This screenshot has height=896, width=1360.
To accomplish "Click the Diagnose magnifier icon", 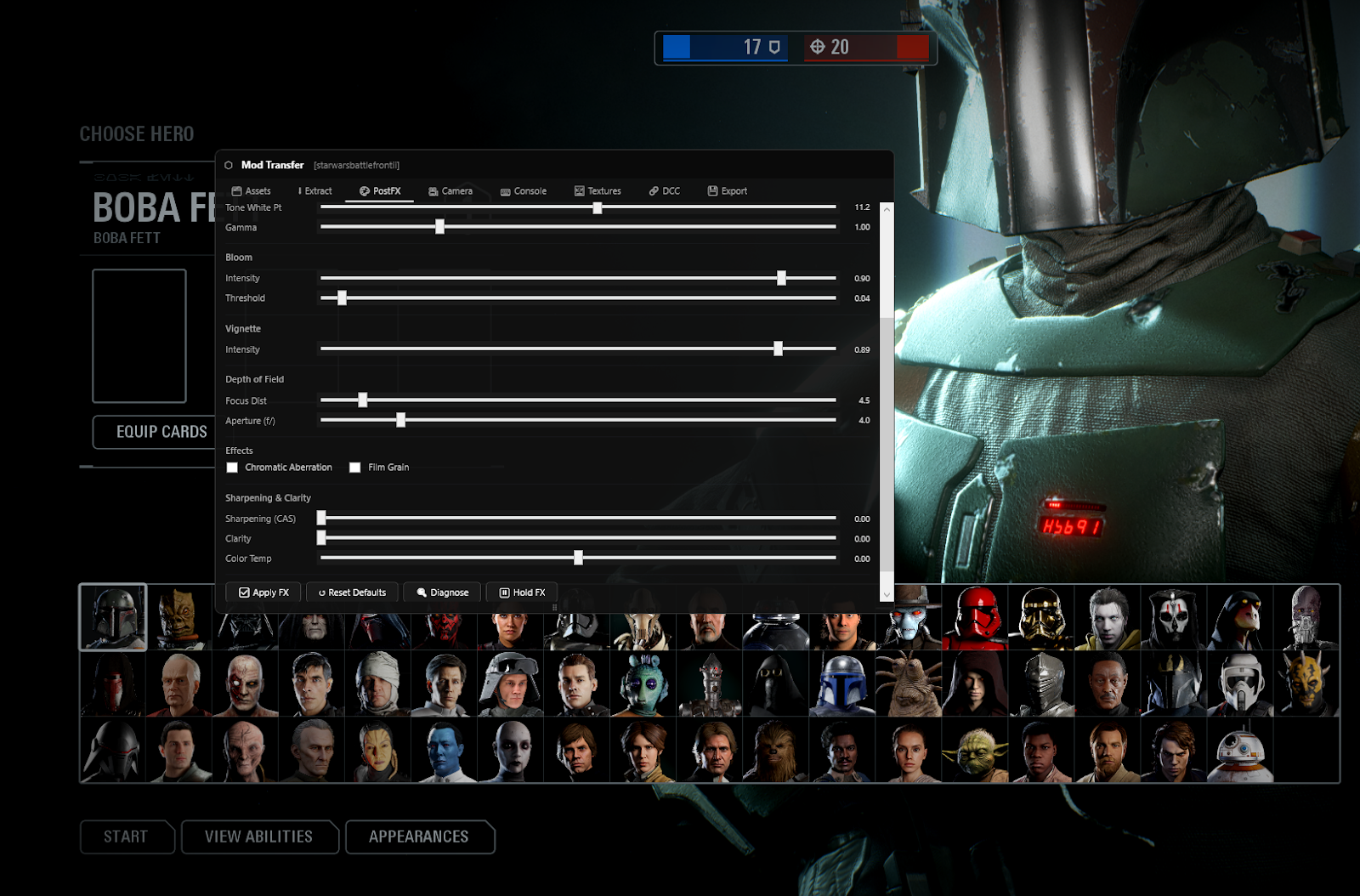I will [421, 592].
